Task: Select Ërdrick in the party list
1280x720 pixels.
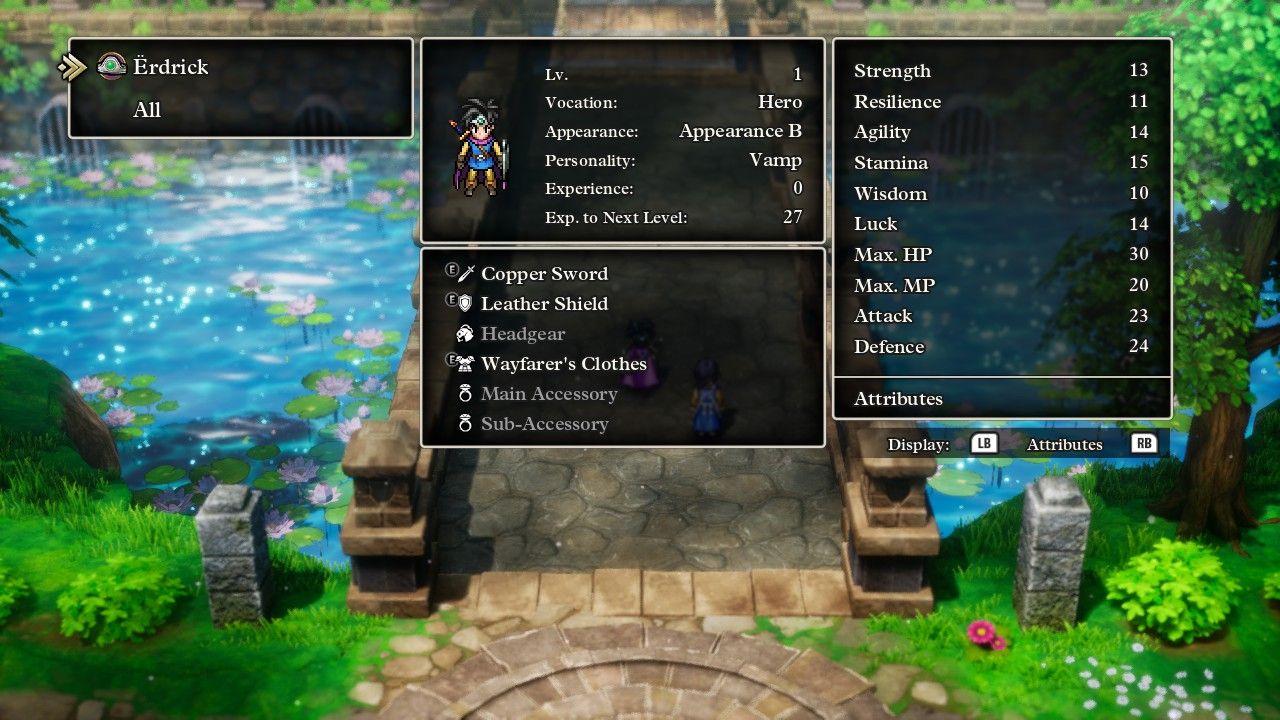Action: tap(170, 67)
